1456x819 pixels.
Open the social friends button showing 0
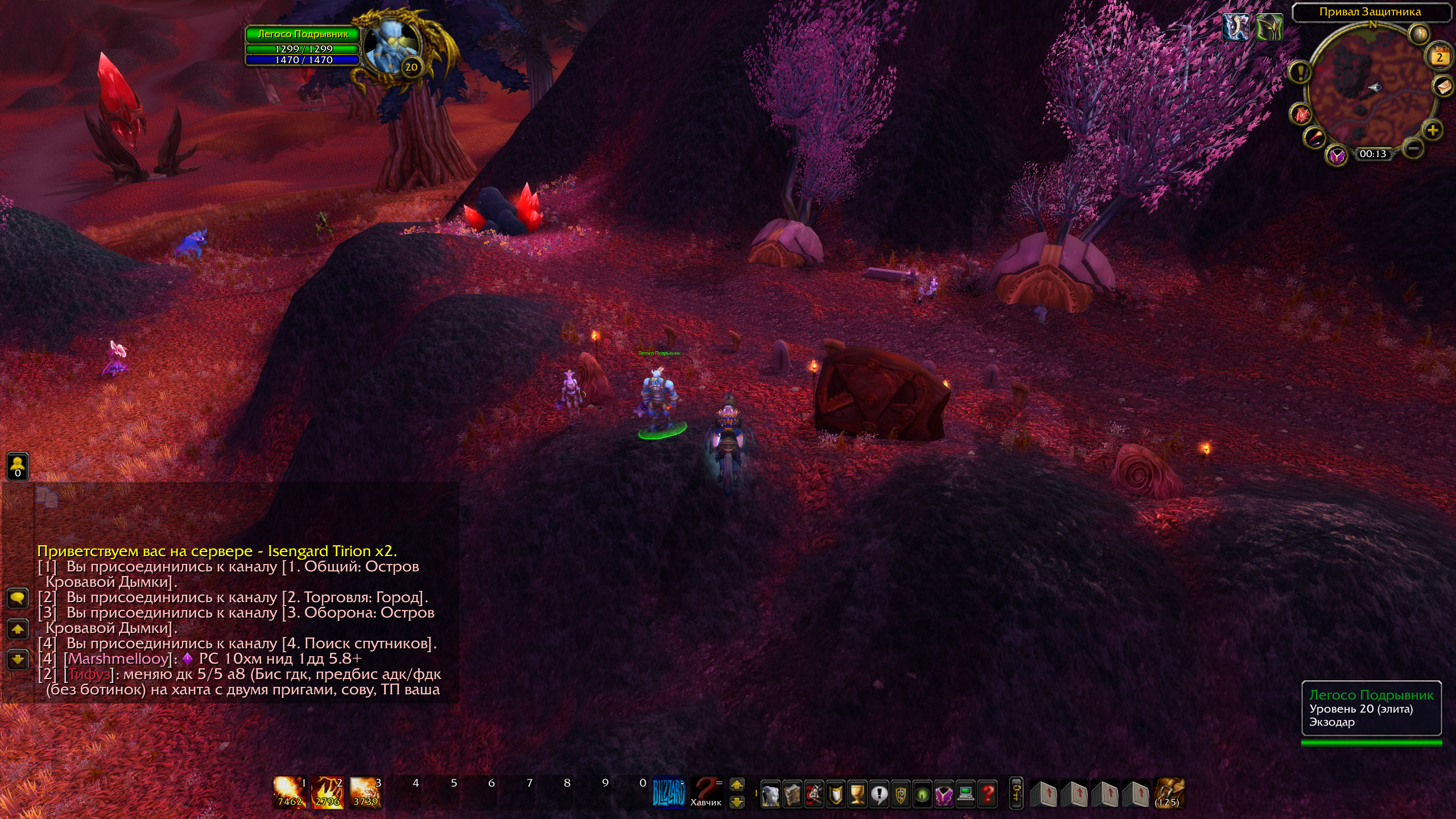18,467
